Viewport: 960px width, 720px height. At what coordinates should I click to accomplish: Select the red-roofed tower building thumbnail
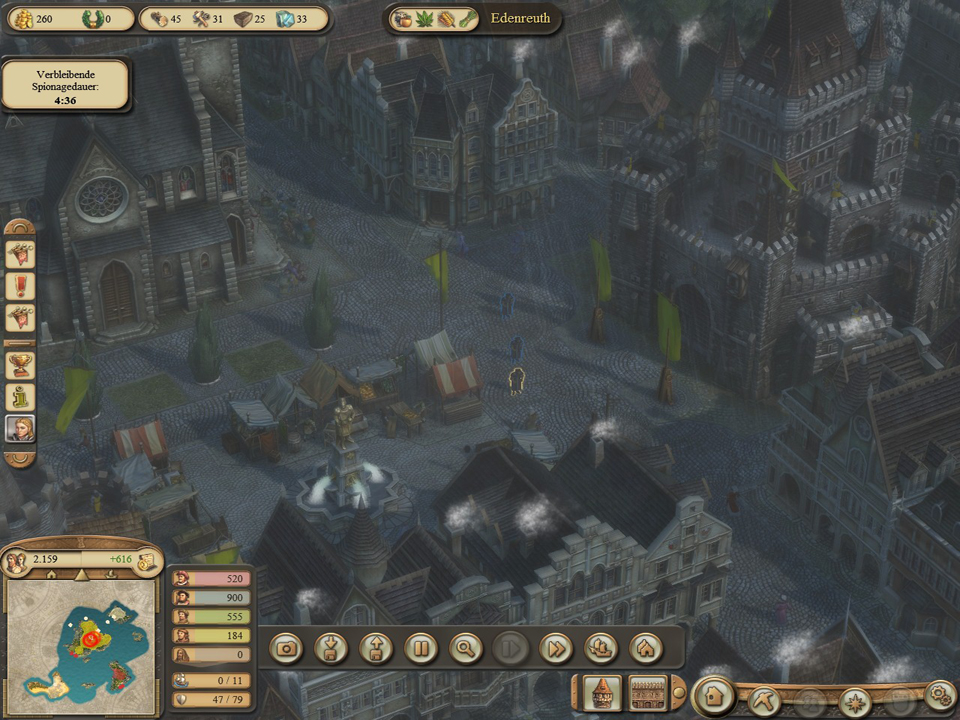604,693
